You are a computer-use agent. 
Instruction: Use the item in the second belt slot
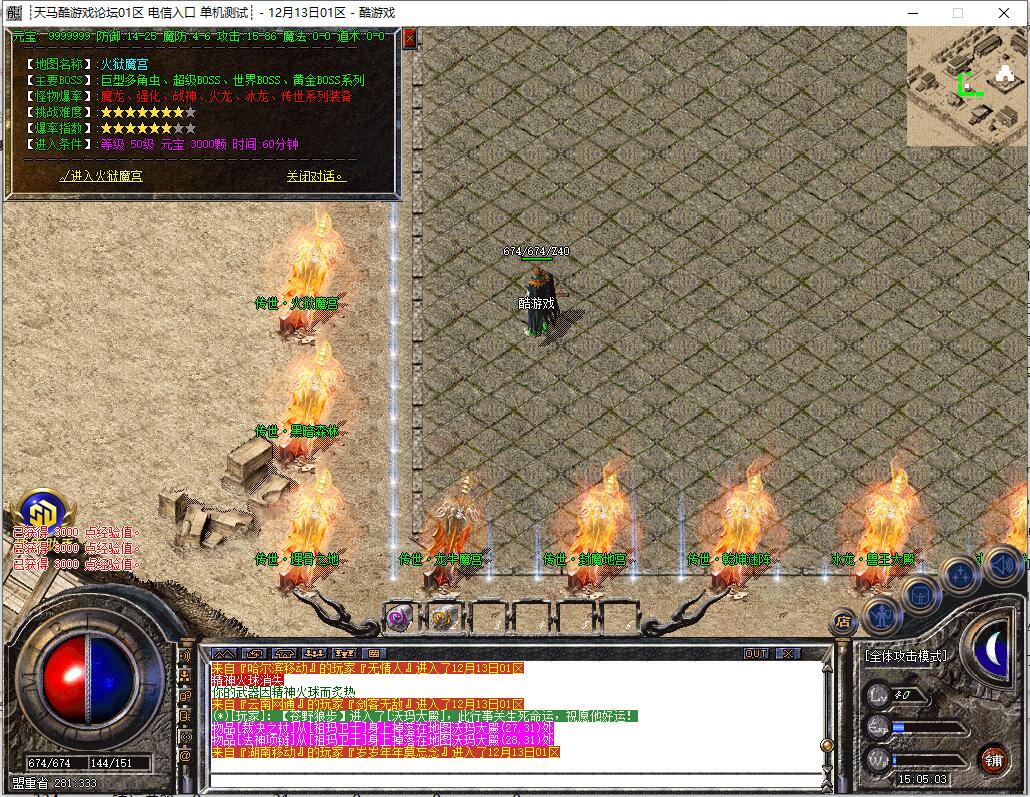coord(445,617)
